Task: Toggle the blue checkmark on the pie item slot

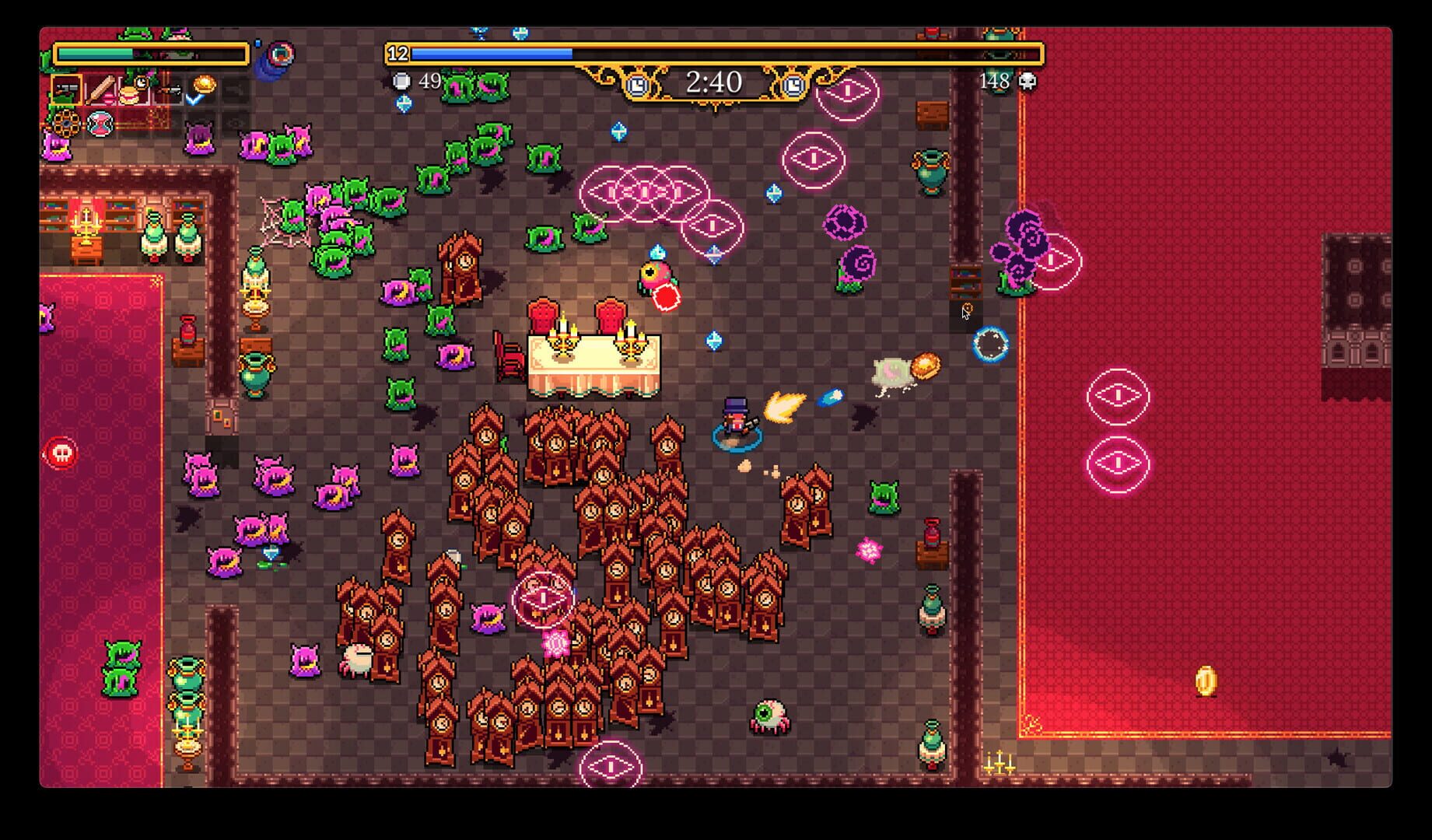Action: 193,101
